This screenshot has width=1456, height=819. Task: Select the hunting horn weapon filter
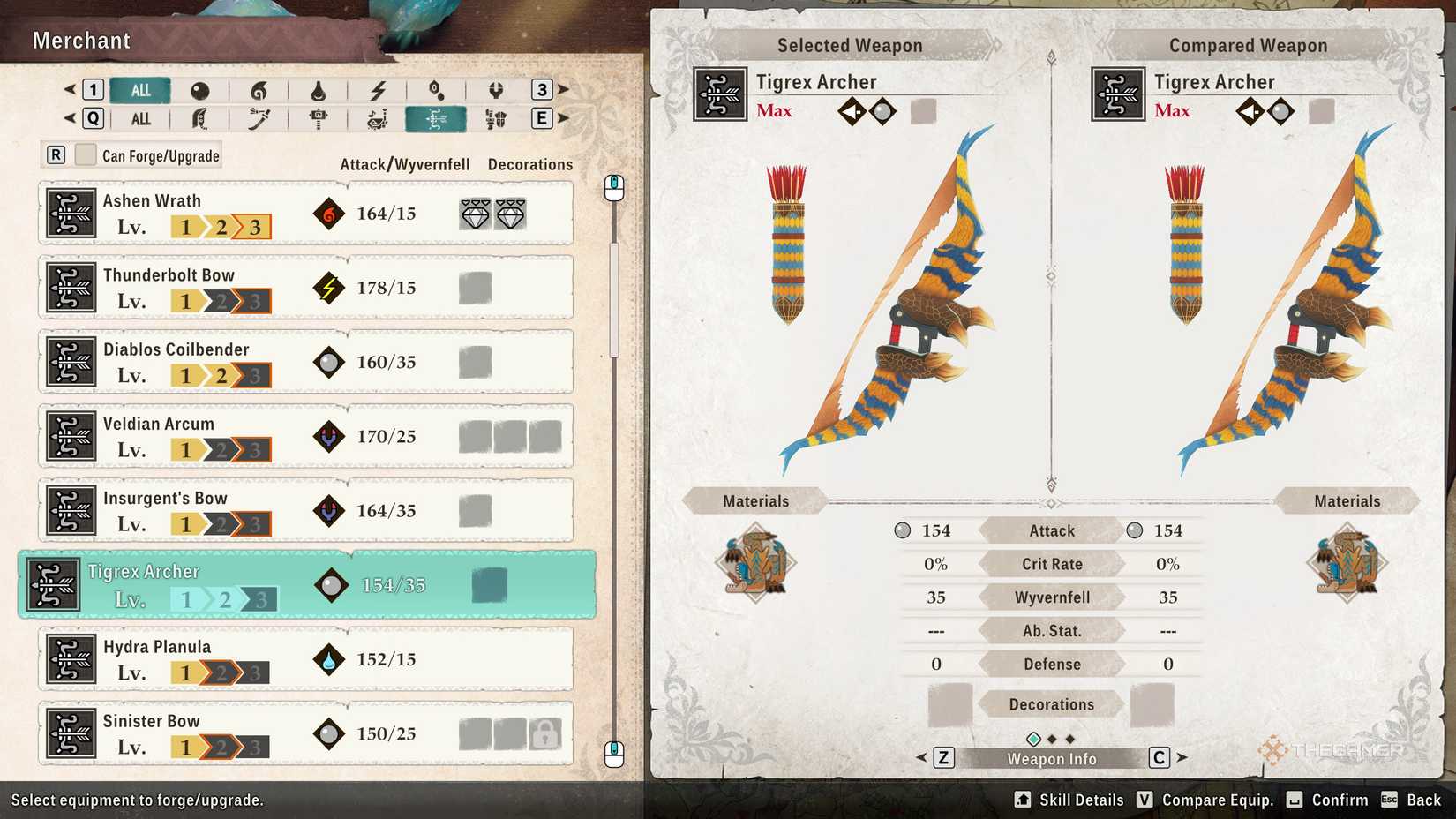point(378,118)
